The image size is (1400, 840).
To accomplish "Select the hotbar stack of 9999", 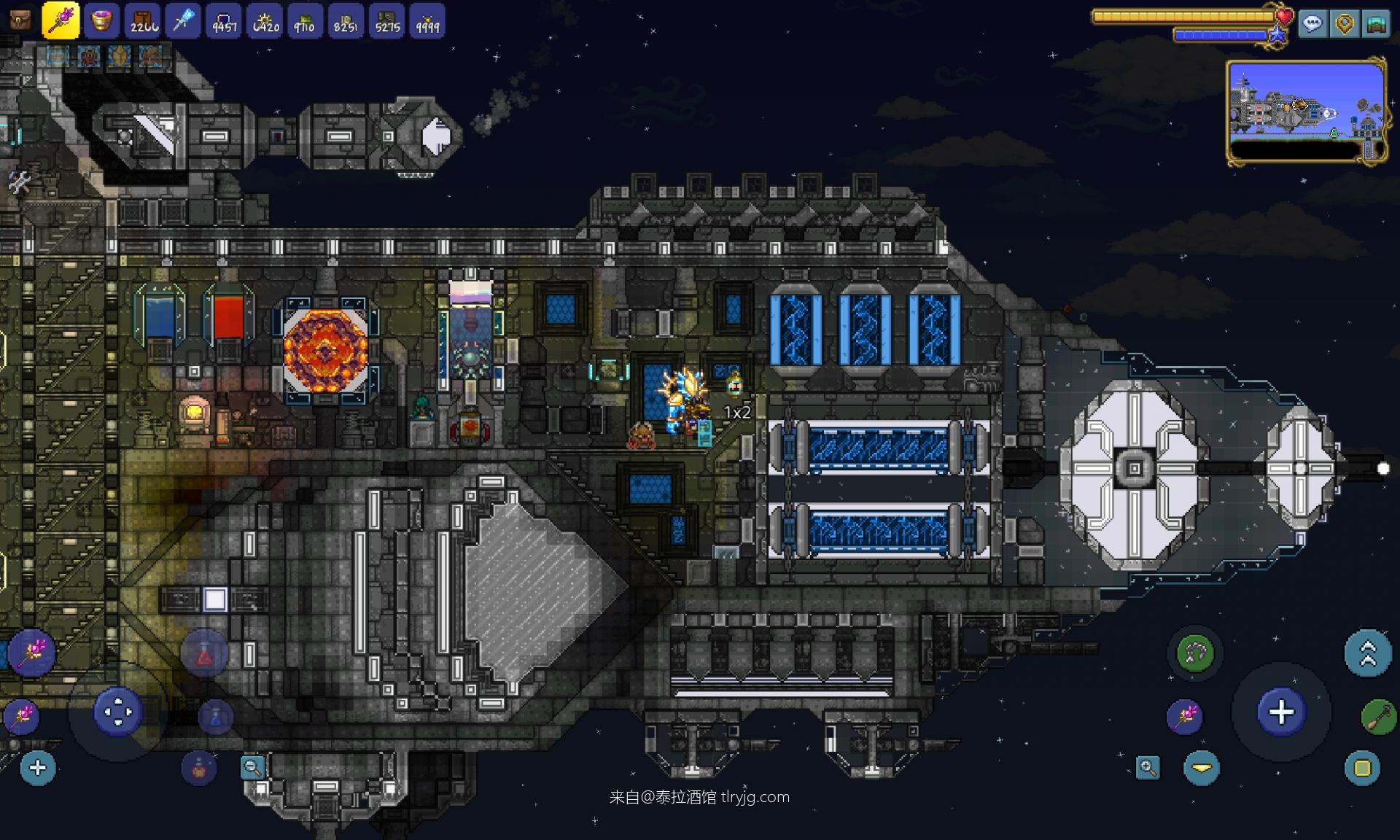I will tap(427, 20).
